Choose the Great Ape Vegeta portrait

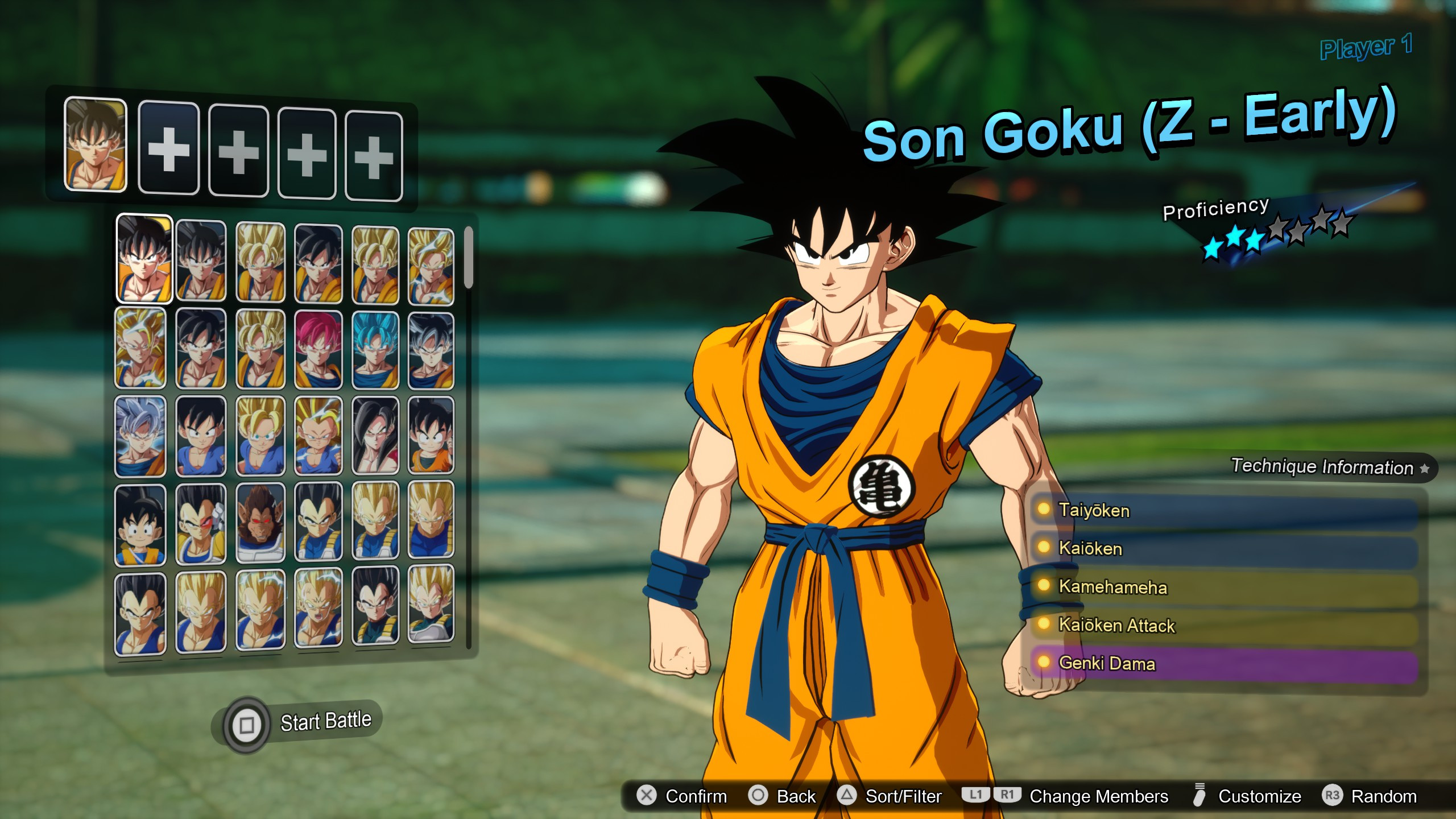(260, 523)
